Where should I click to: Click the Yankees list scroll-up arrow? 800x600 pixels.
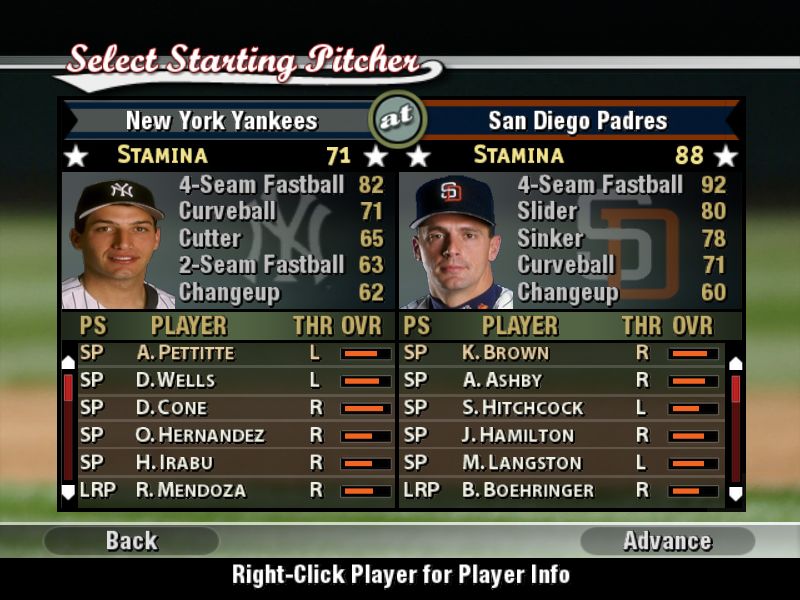[x=68, y=362]
